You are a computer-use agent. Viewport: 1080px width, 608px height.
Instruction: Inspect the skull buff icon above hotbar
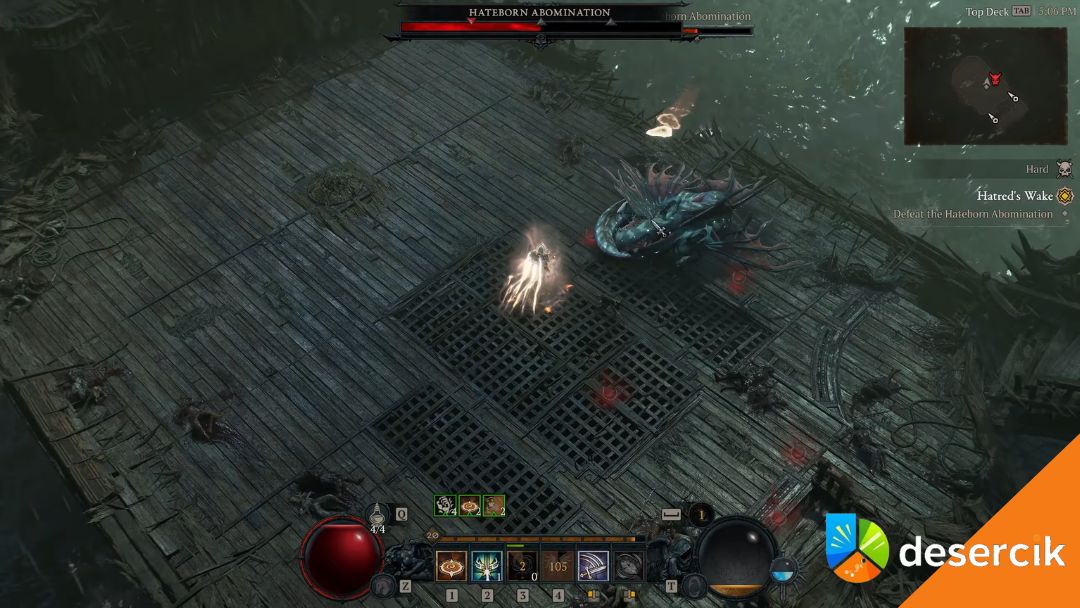point(445,506)
